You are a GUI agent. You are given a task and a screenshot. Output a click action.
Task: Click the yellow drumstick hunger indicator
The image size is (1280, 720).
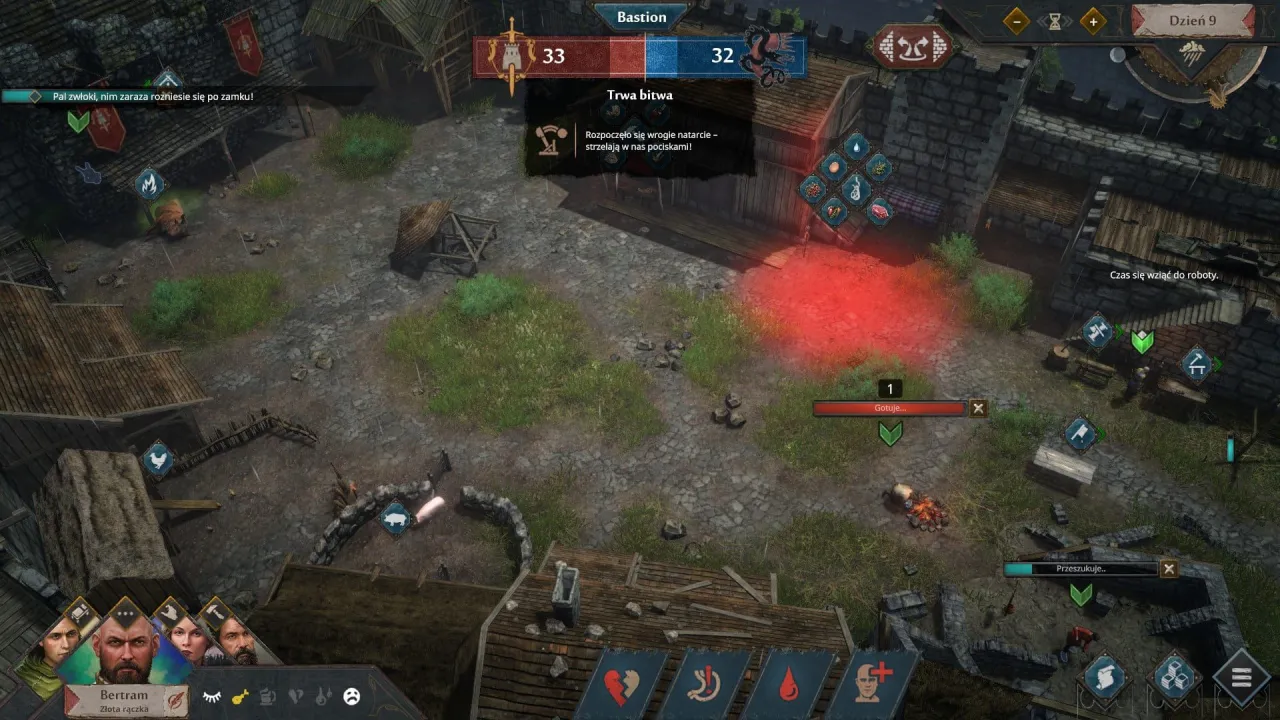point(240,697)
